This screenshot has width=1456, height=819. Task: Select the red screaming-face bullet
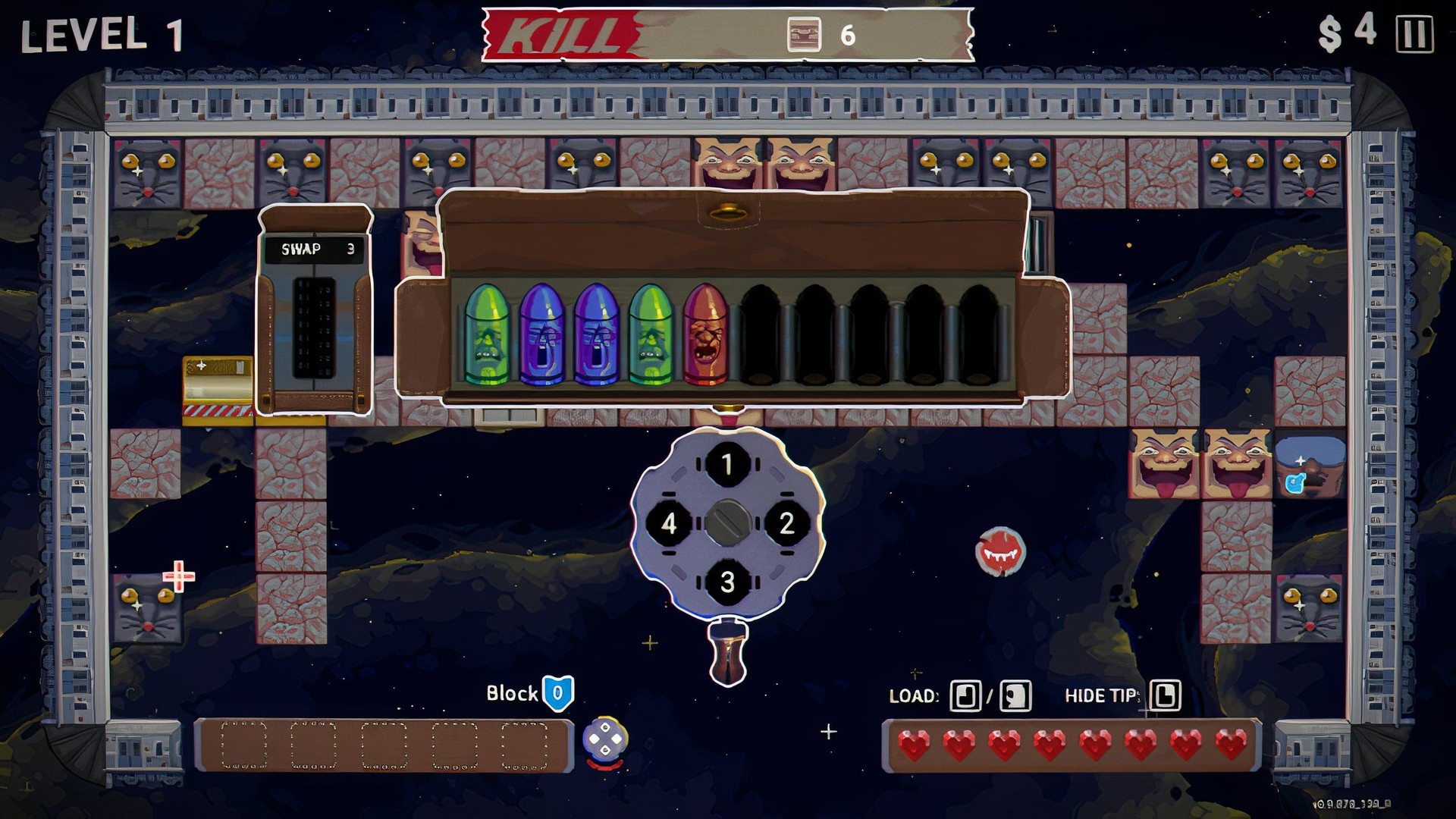(x=705, y=335)
